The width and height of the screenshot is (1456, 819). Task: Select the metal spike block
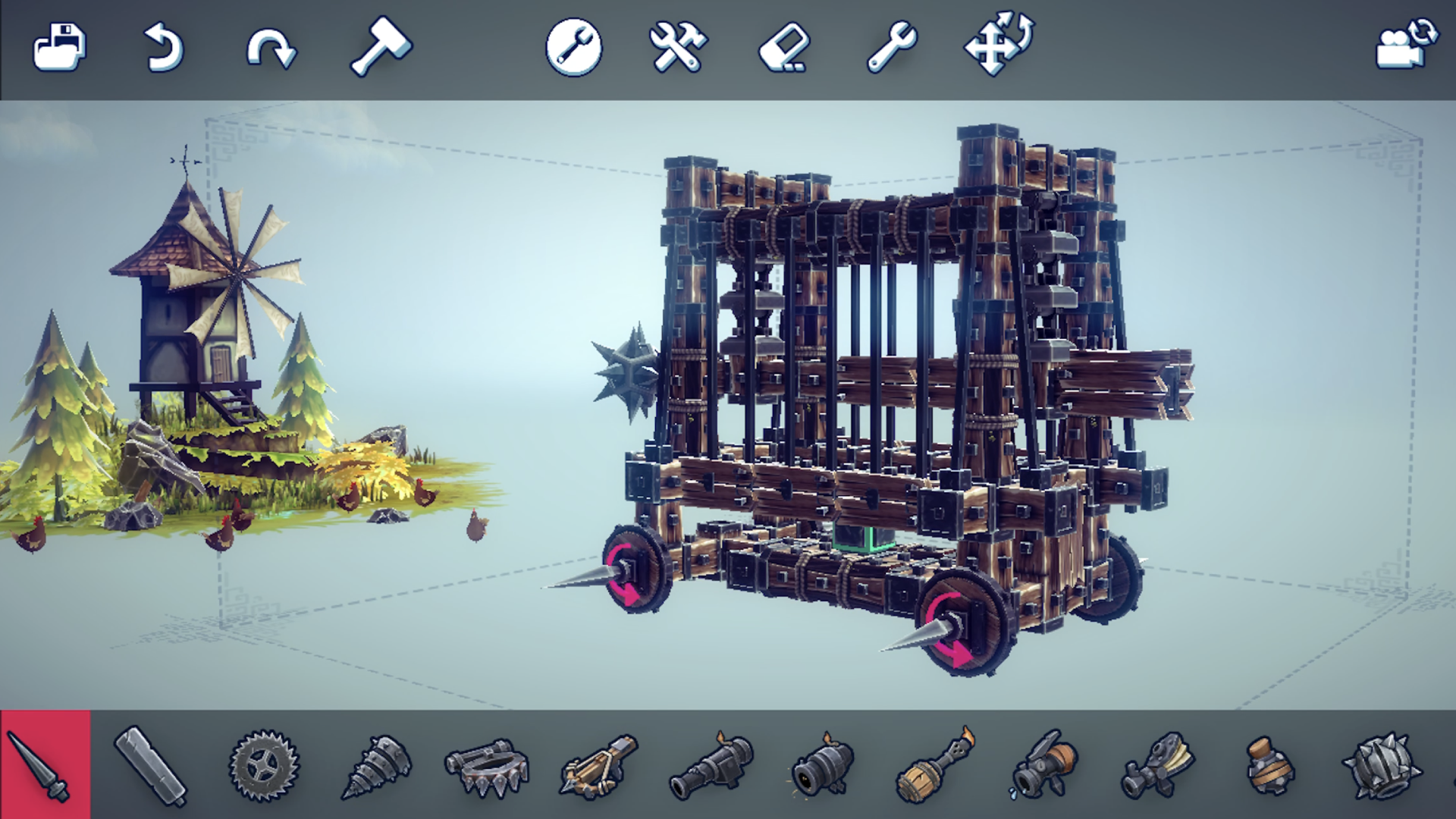pos(44,766)
